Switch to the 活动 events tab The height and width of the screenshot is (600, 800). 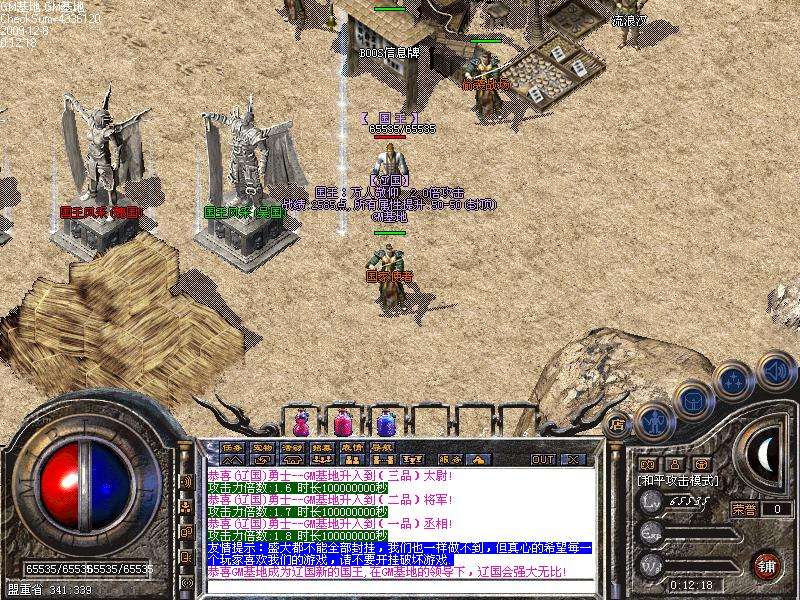[292, 447]
